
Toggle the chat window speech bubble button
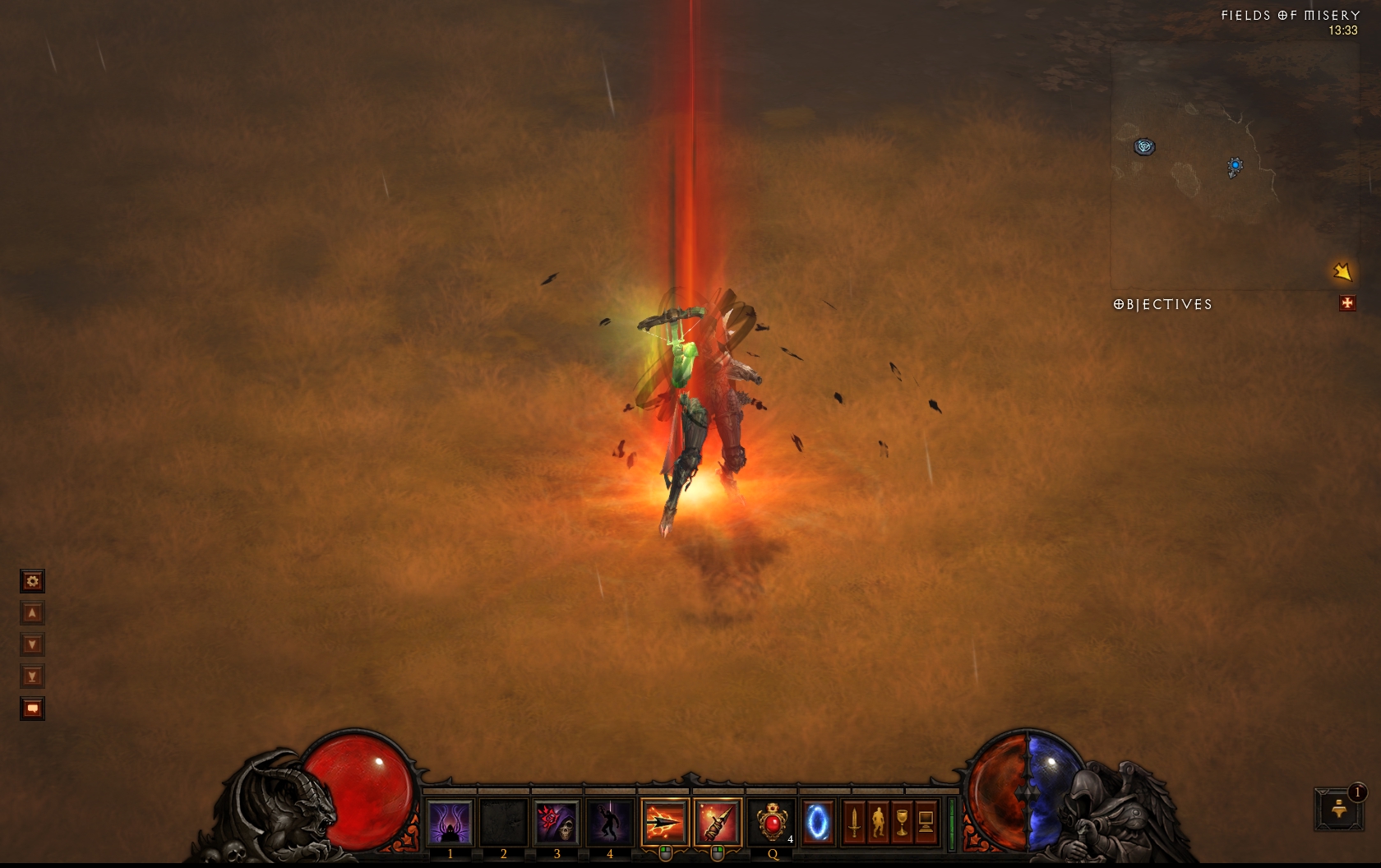tap(32, 709)
